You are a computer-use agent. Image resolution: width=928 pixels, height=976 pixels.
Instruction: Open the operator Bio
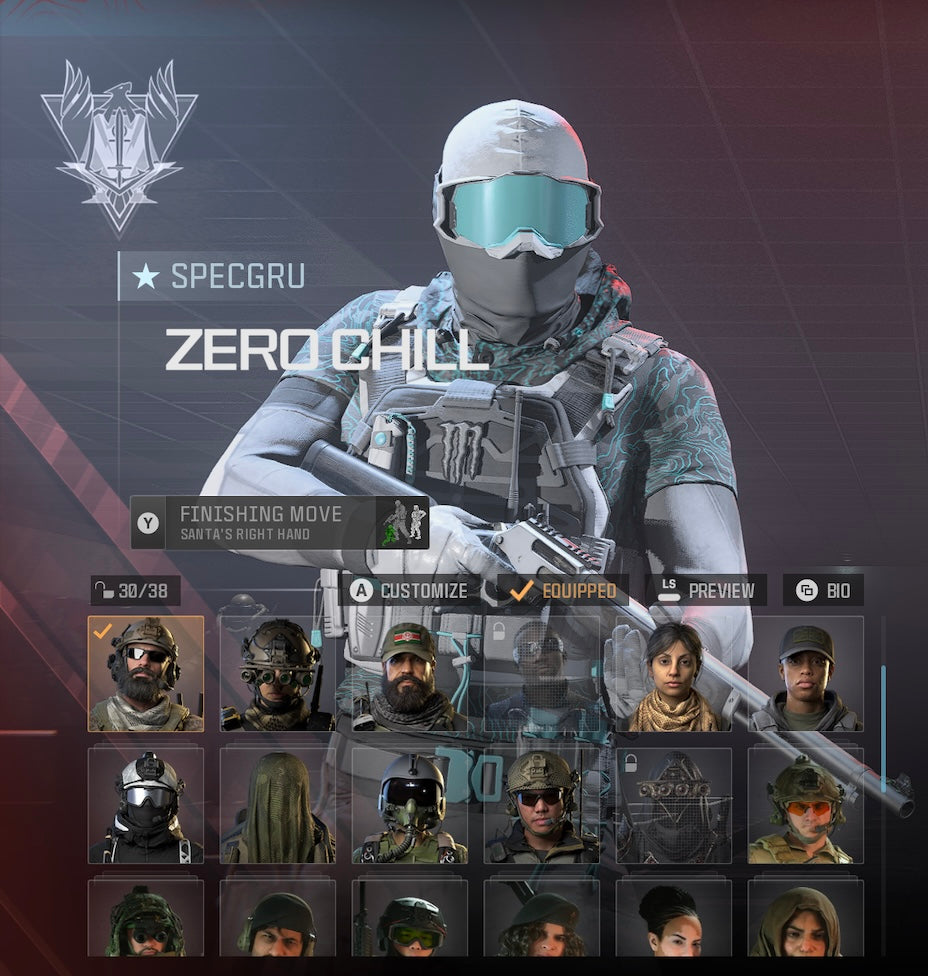[x=823, y=590]
